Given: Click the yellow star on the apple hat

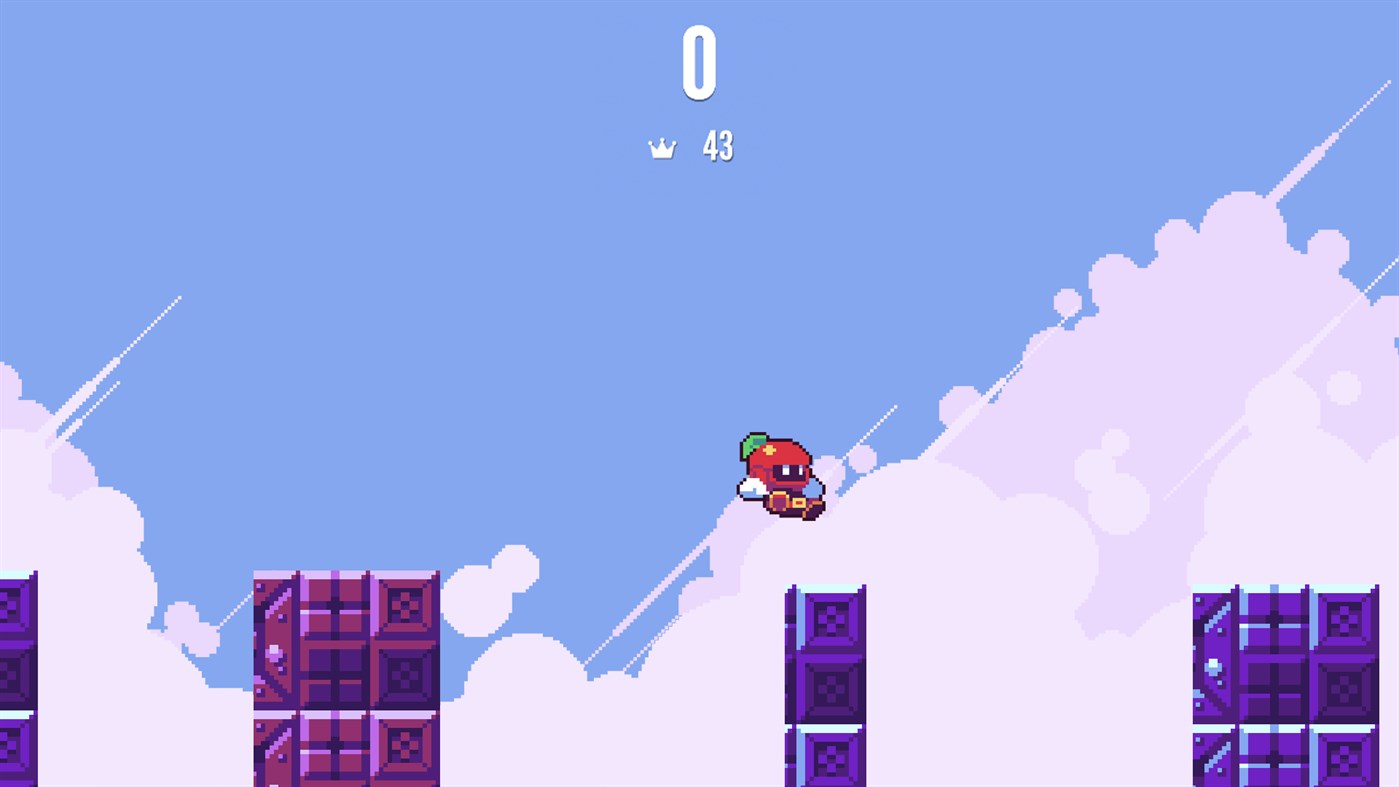Looking at the screenshot, I should pos(770,448).
